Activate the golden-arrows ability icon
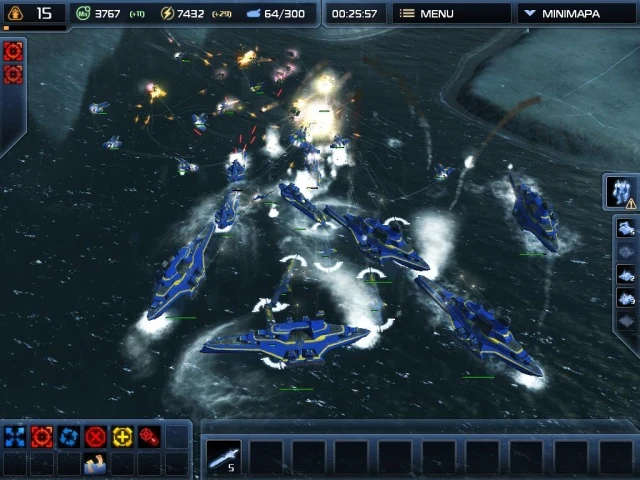Screen dimensions: 640x480 (95, 462)
